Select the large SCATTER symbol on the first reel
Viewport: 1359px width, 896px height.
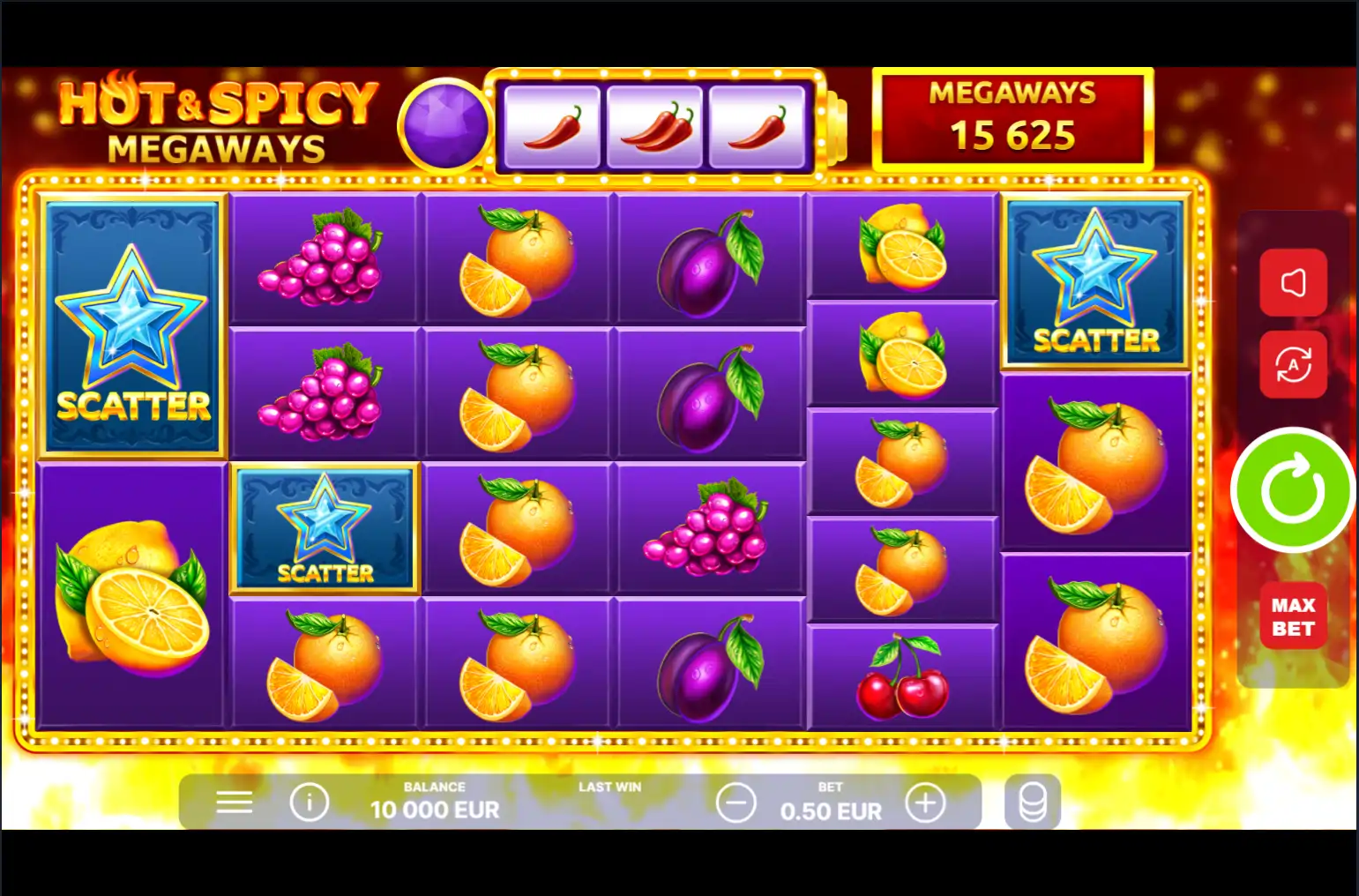(132, 325)
